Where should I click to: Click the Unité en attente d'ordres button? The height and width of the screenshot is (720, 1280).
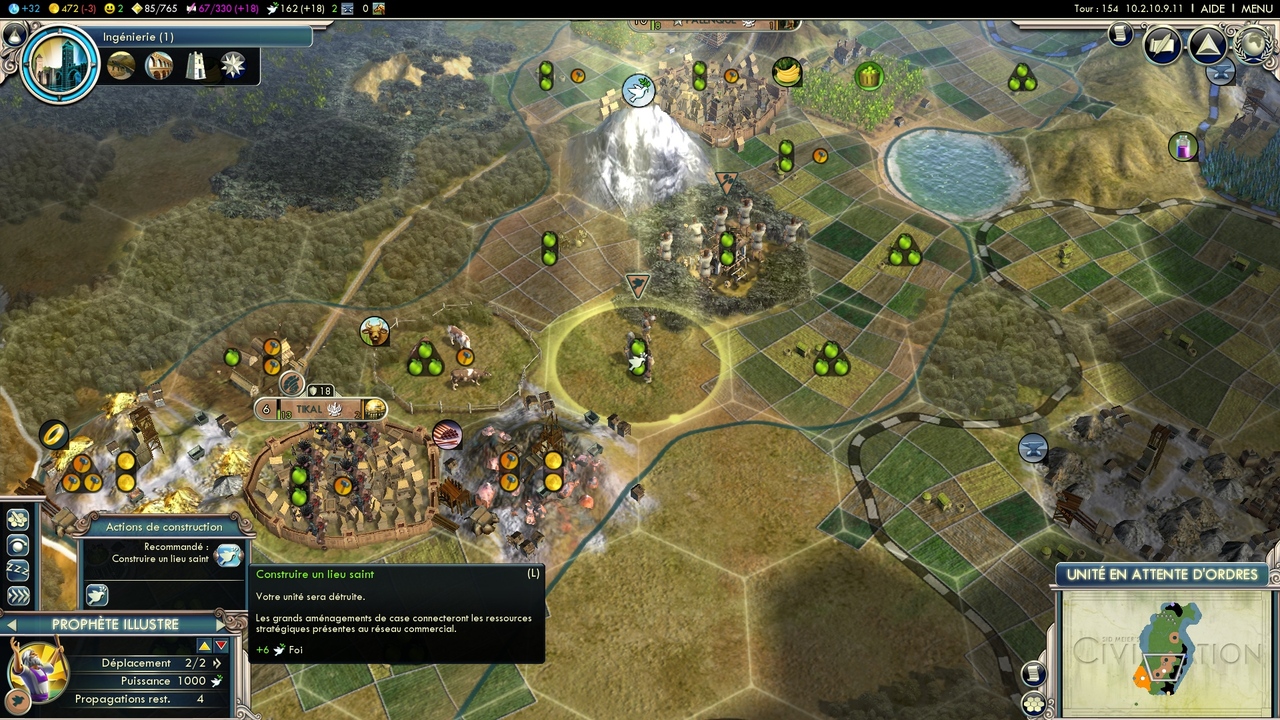(x=1161, y=575)
